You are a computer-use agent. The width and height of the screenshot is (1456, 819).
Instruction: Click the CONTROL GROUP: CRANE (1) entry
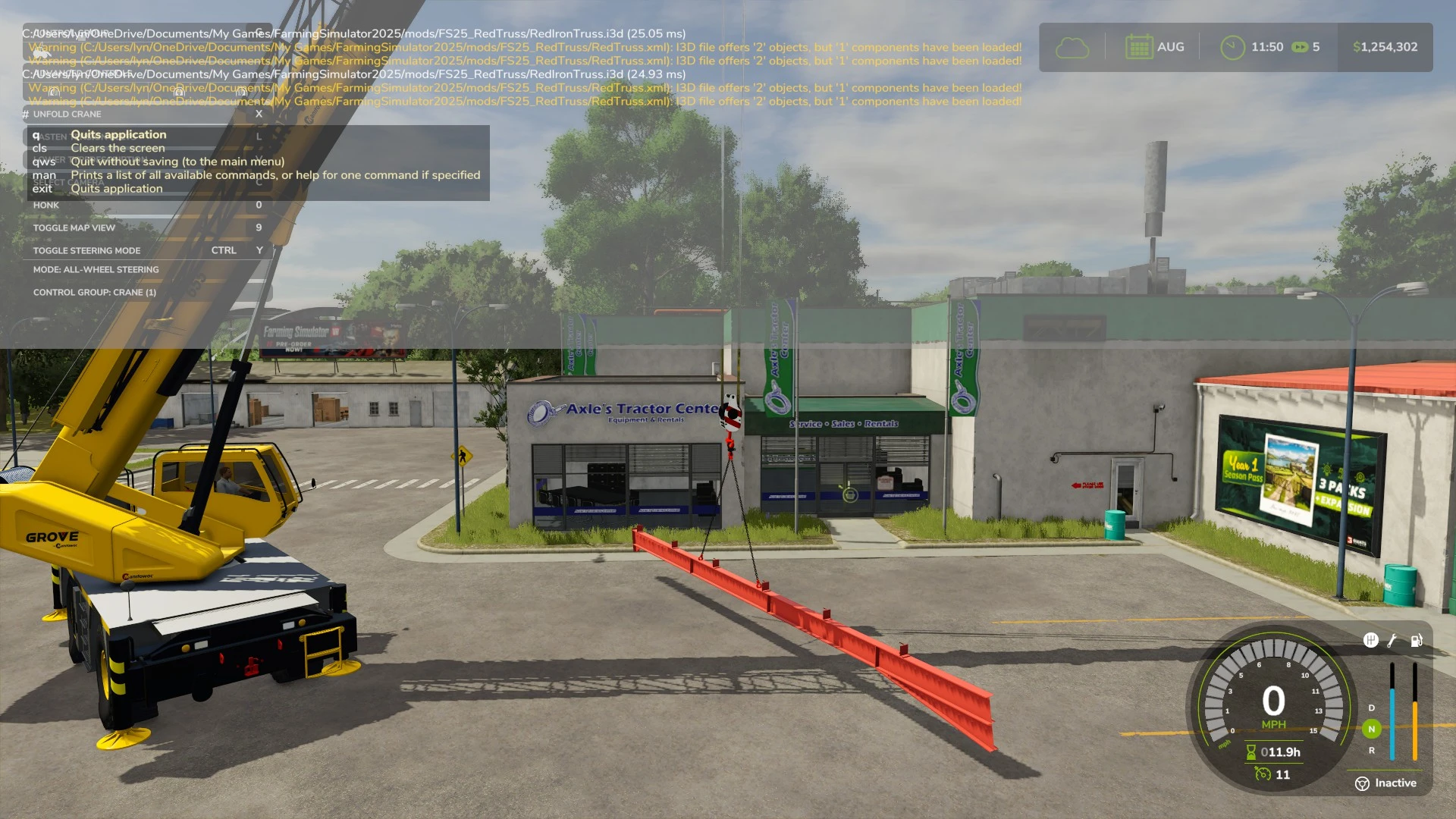click(93, 292)
